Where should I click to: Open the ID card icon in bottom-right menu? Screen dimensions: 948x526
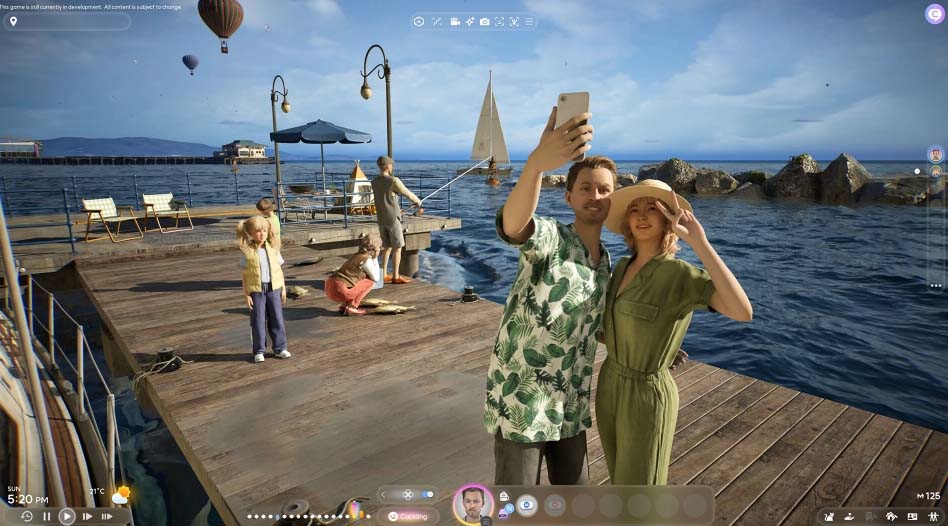(912, 516)
